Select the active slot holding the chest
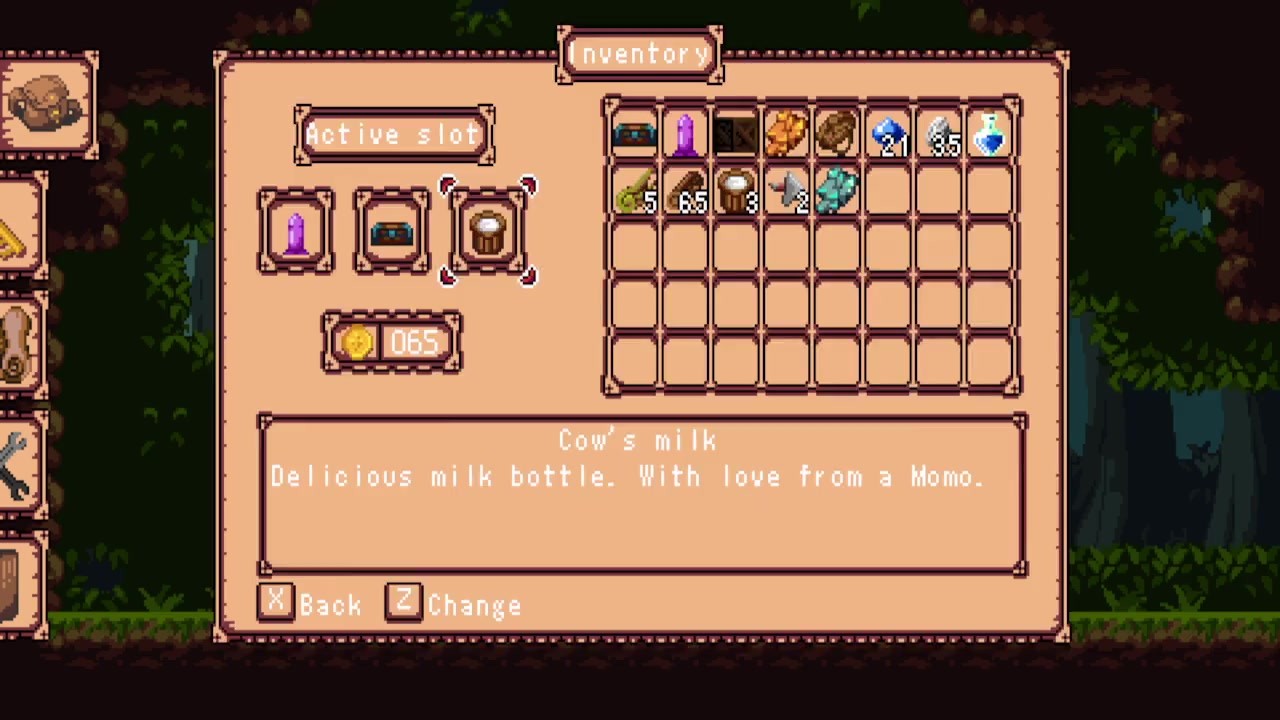The image size is (1280, 720). [x=392, y=232]
